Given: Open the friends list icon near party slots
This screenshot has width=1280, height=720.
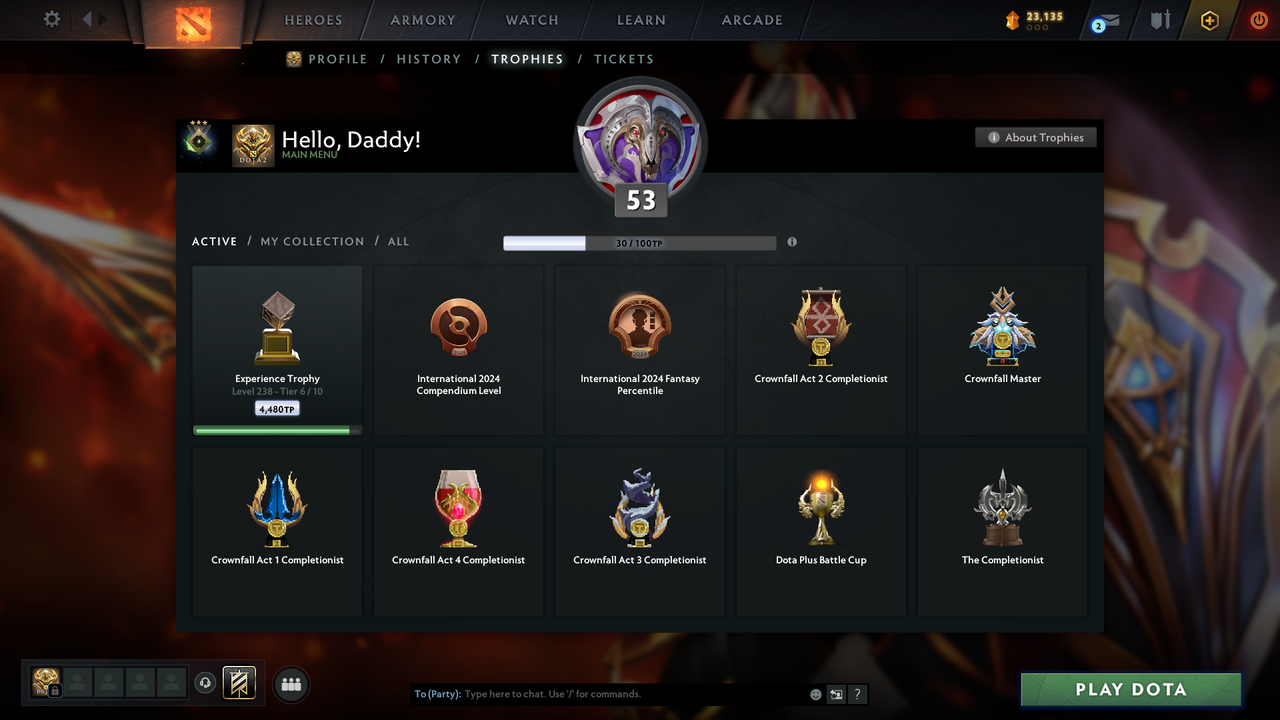Looking at the screenshot, I should pos(290,684).
